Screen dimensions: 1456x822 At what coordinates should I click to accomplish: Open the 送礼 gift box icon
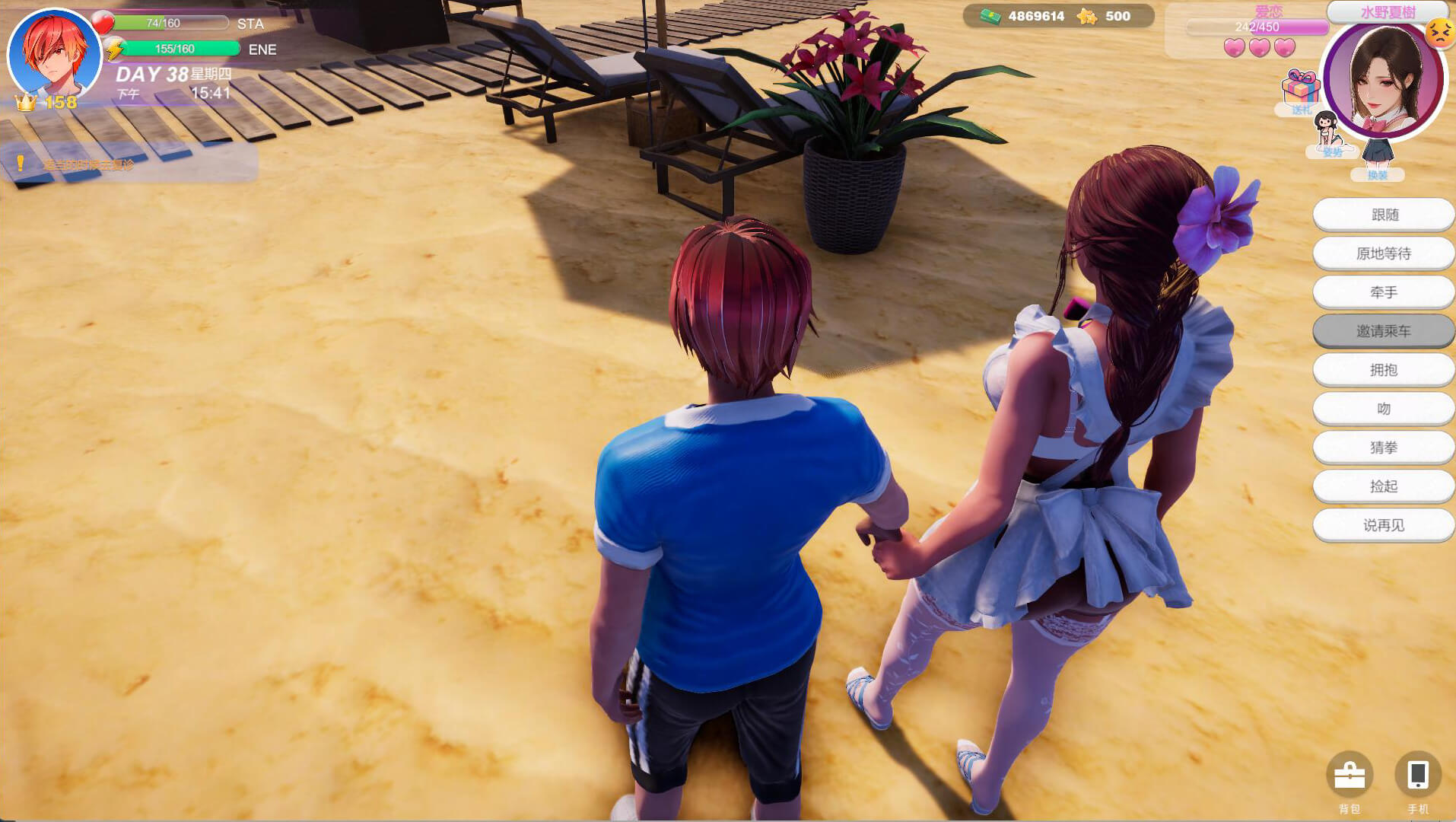coord(1300,90)
